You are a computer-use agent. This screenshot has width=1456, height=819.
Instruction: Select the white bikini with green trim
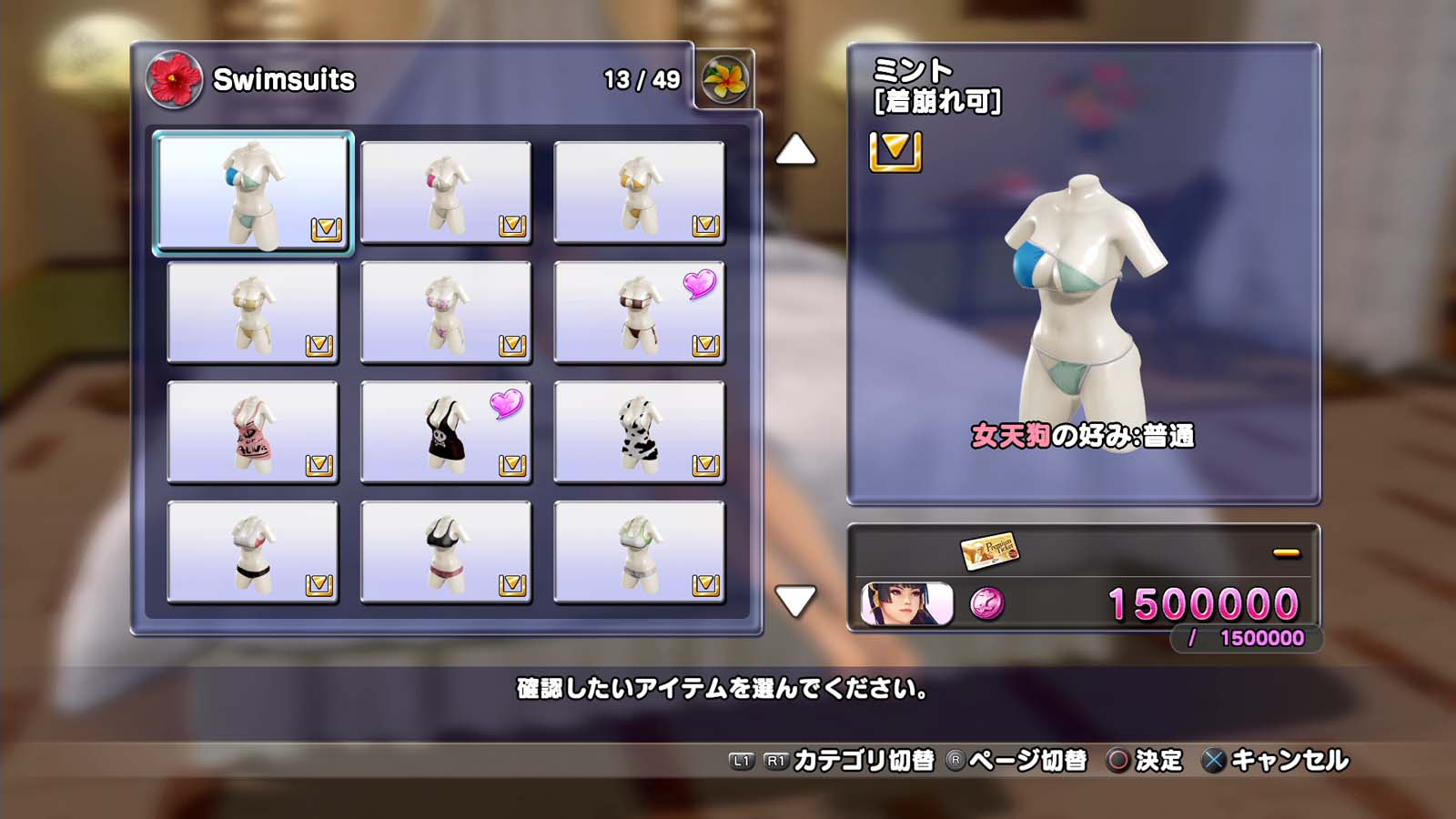point(639,552)
